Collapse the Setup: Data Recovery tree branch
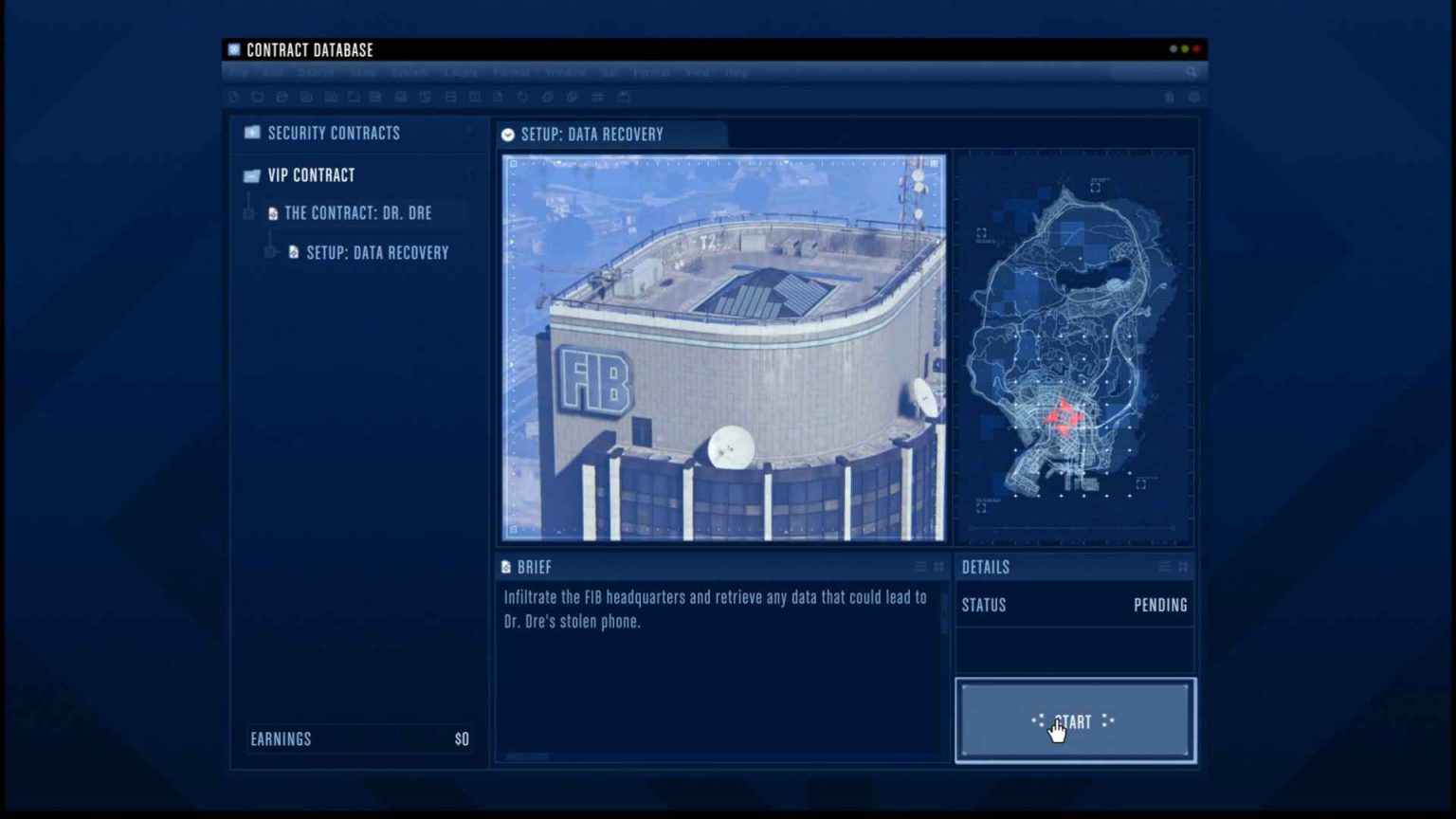 point(268,251)
